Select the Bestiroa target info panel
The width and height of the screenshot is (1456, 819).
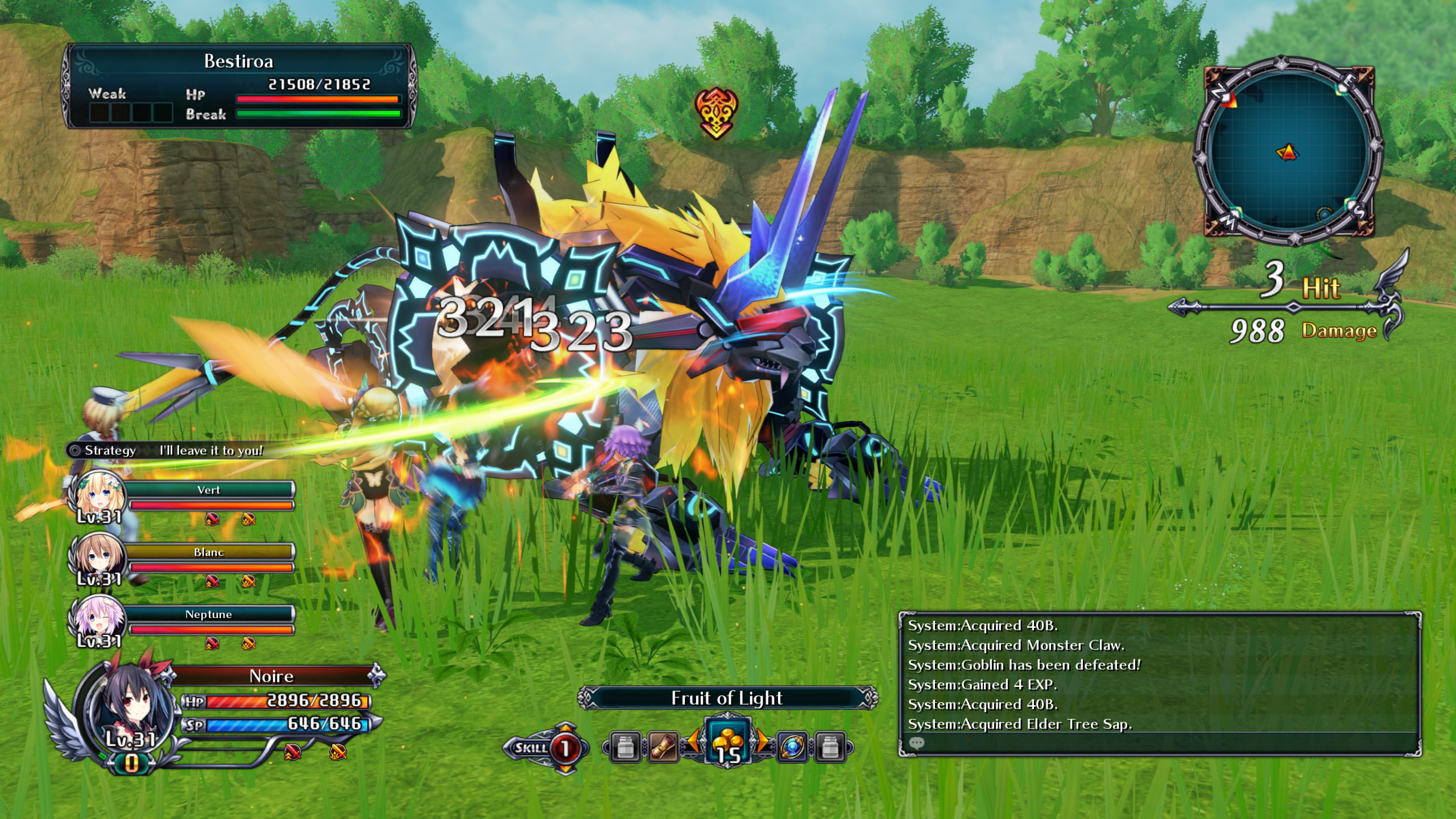(x=239, y=86)
